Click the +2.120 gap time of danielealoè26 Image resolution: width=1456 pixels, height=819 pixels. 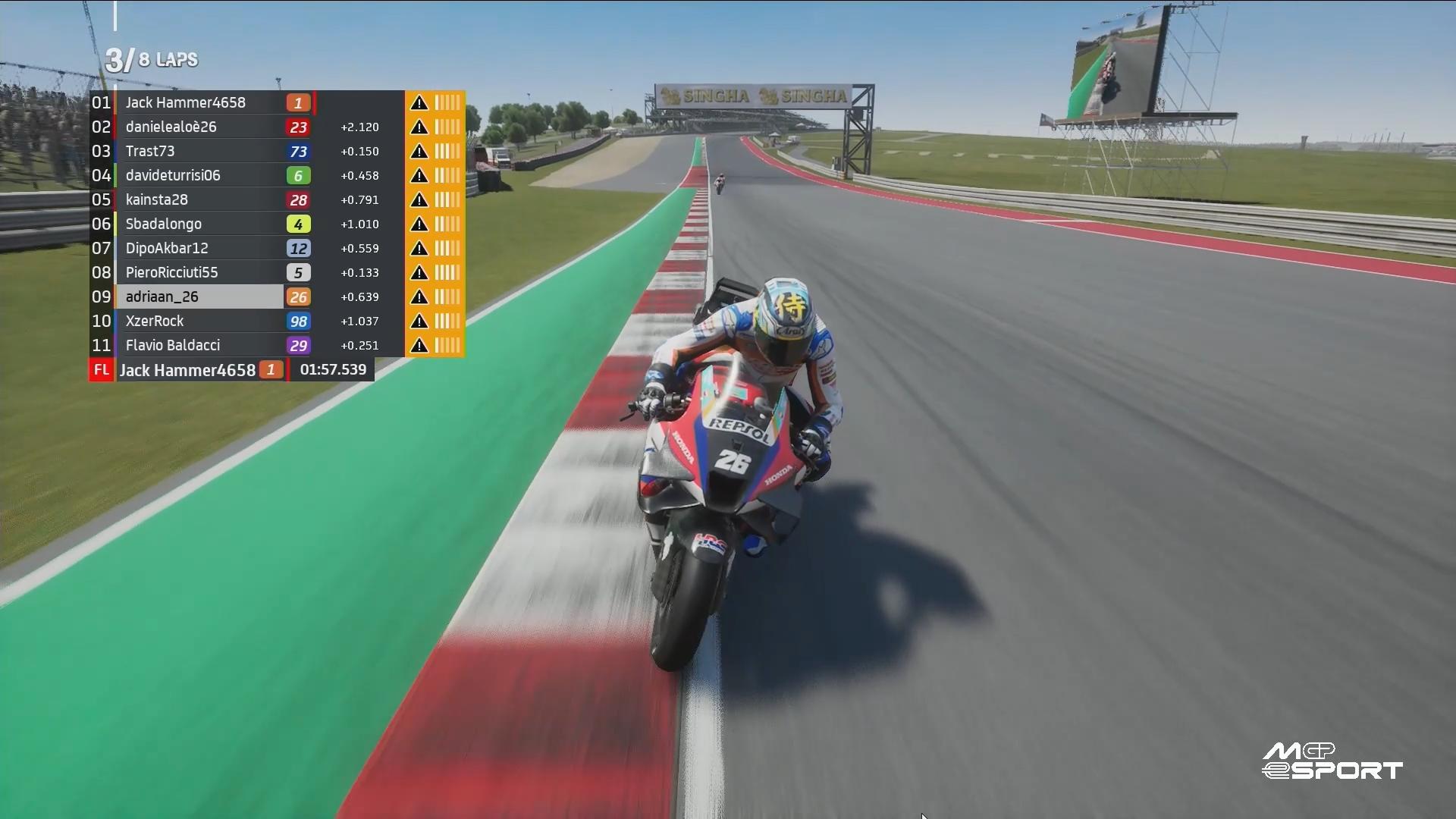(x=359, y=127)
